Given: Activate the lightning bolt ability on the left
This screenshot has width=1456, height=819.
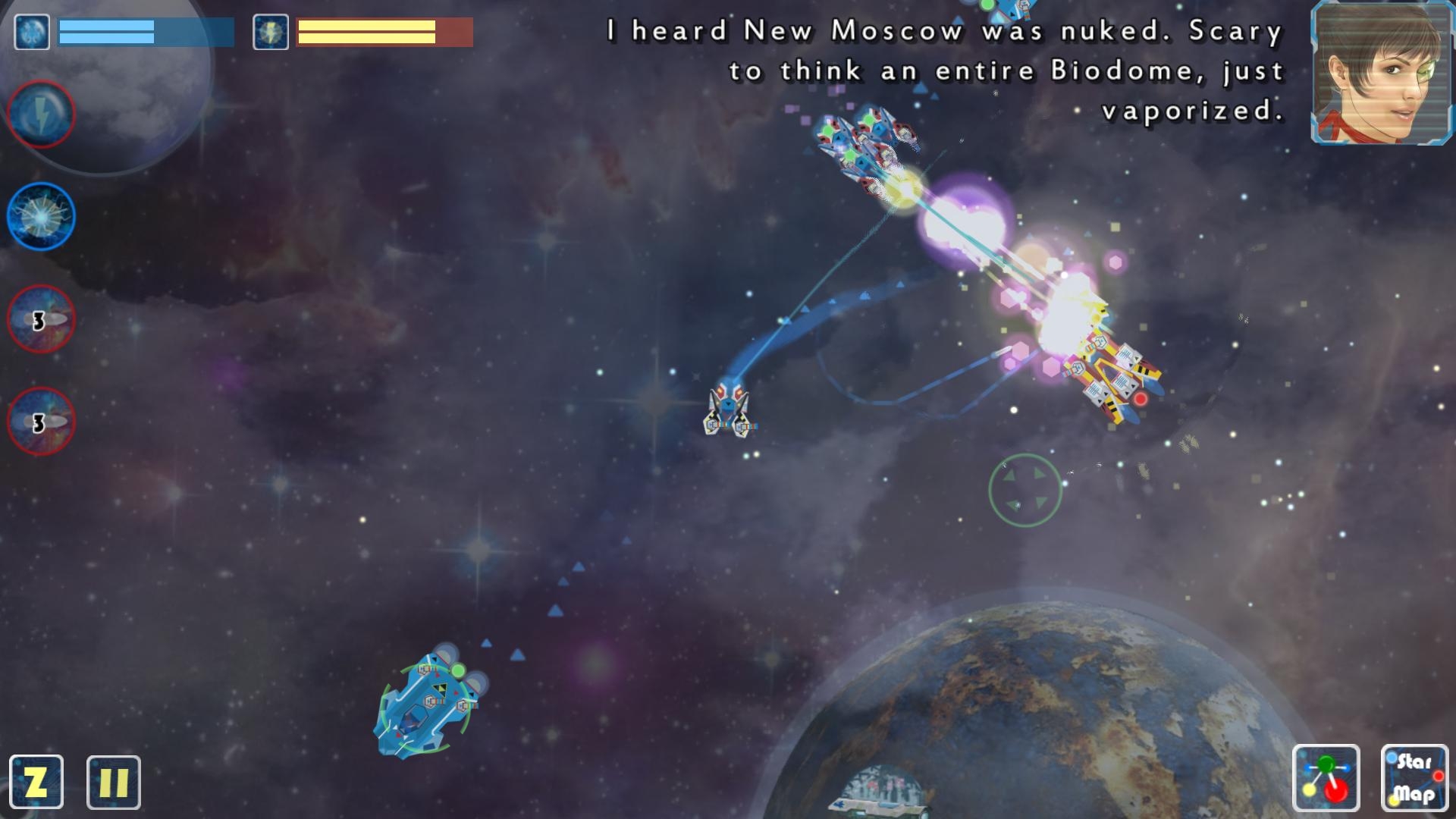Looking at the screenshot, I should (42, 114).
